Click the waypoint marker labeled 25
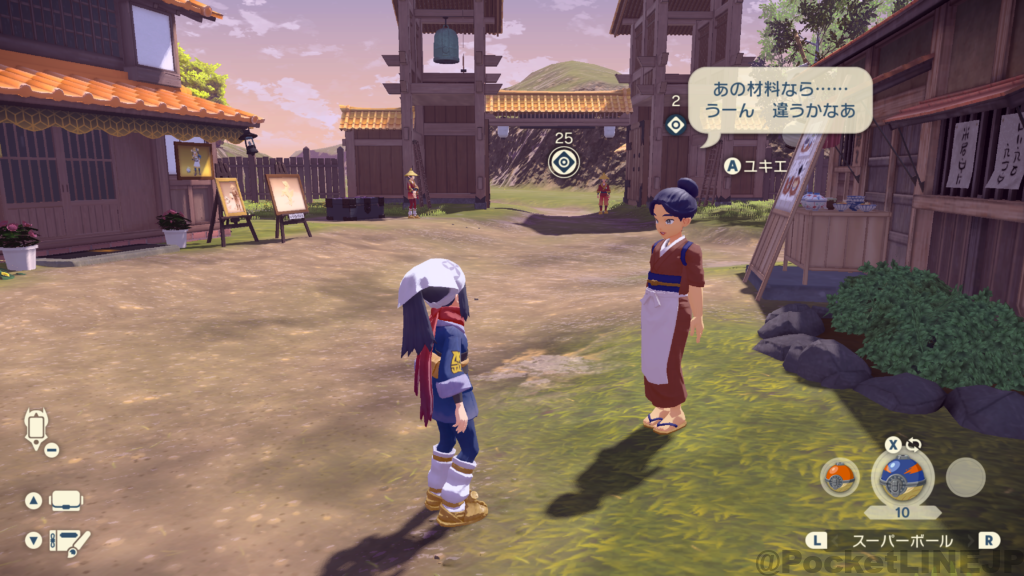Image resolution: width=1024 pixels, height=576 pixels. point(564,161)
